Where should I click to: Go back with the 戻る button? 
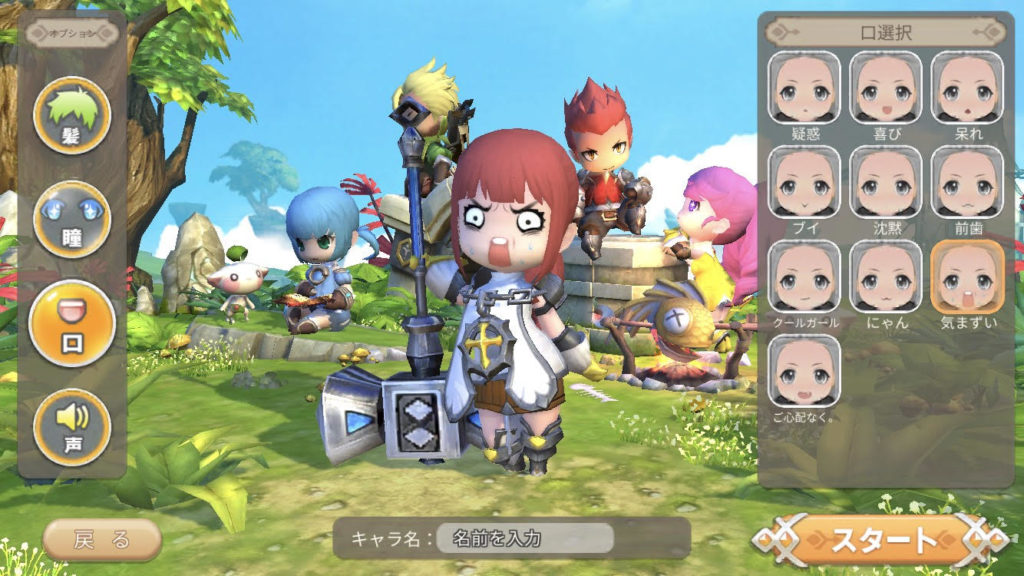(x=102, y=540)
